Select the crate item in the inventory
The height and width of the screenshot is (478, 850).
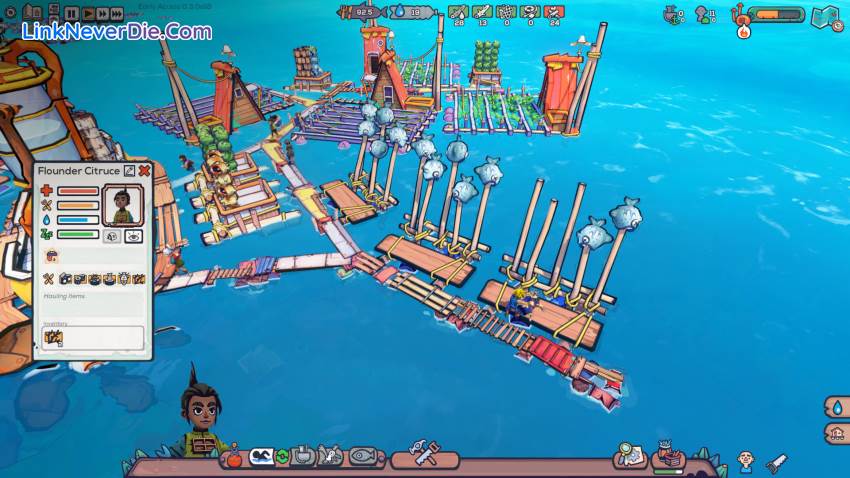(x=53, y=338)
